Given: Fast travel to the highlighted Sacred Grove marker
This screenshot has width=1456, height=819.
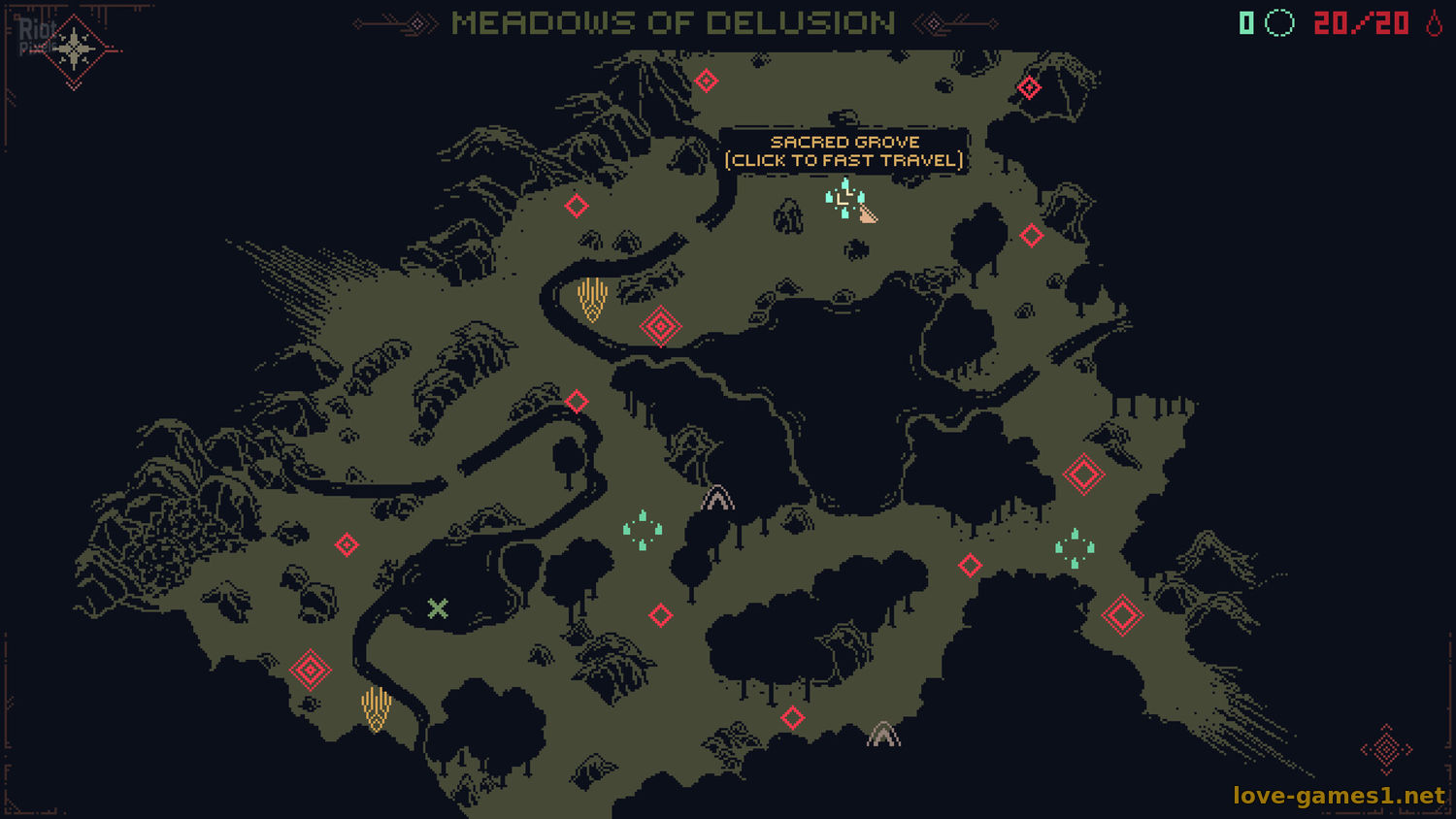Looking at the screenshot, I should [844, 199].
